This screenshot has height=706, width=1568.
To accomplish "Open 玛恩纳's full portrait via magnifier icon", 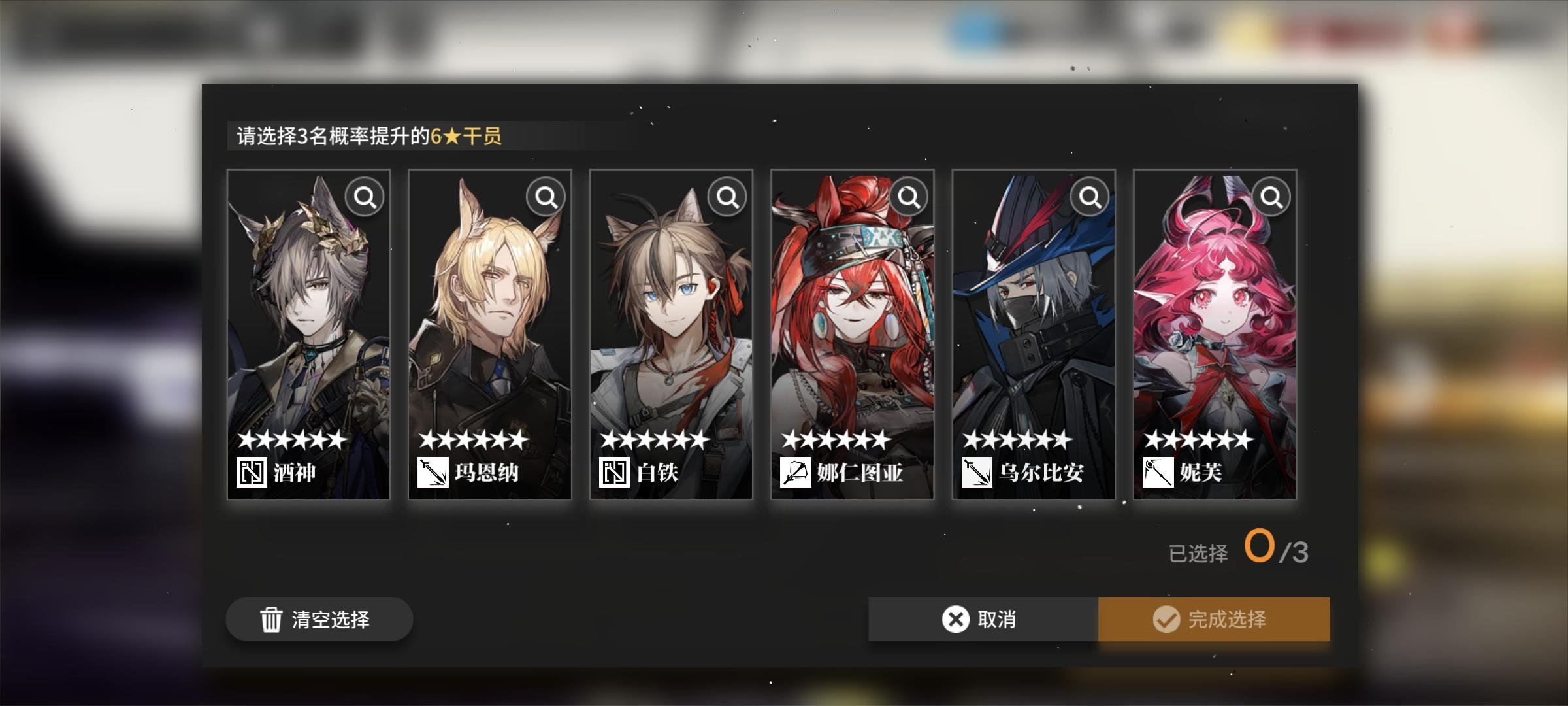I will click(x=546, y=197).
